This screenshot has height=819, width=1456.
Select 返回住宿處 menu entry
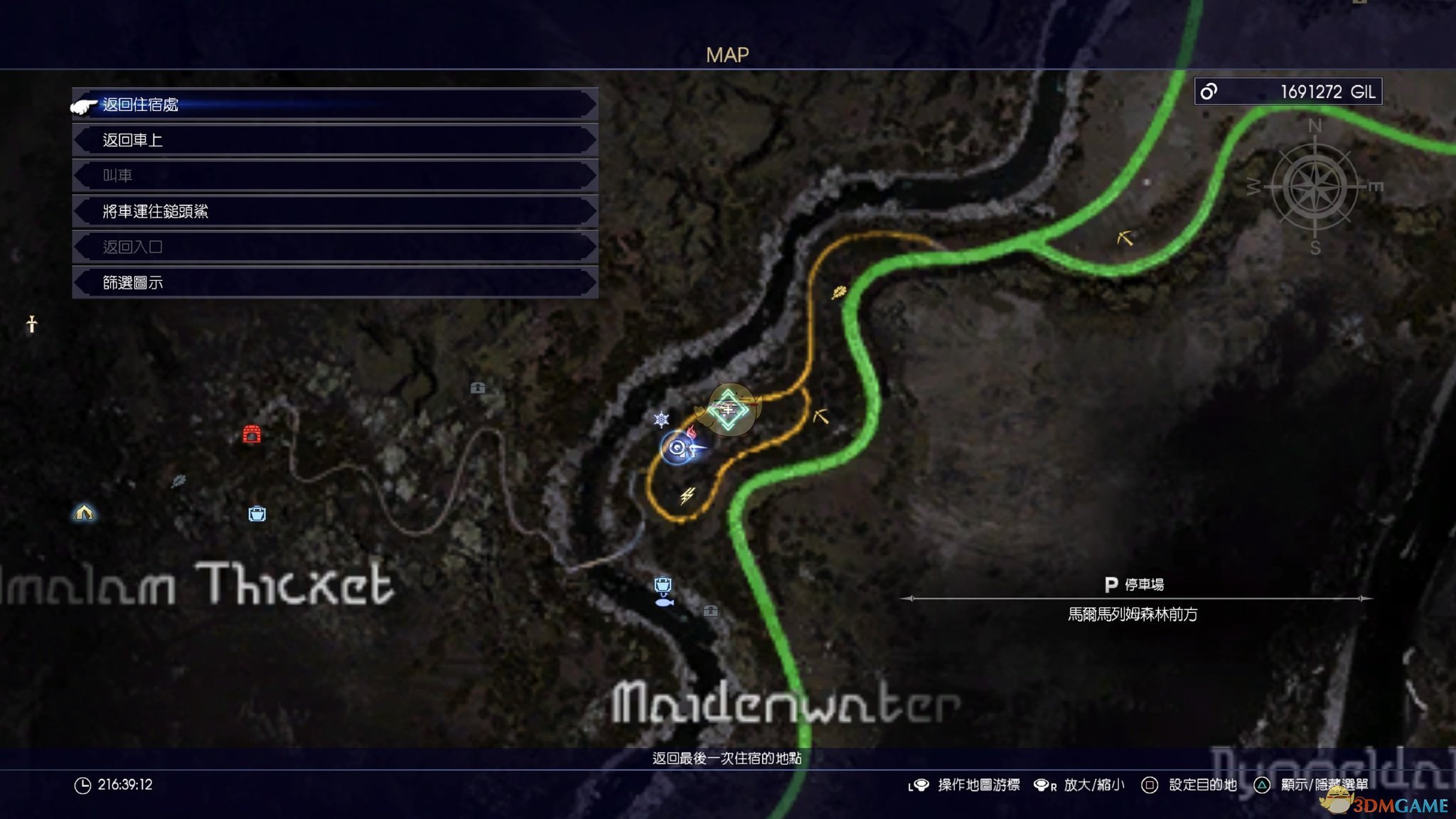click(x=334, y=105)
